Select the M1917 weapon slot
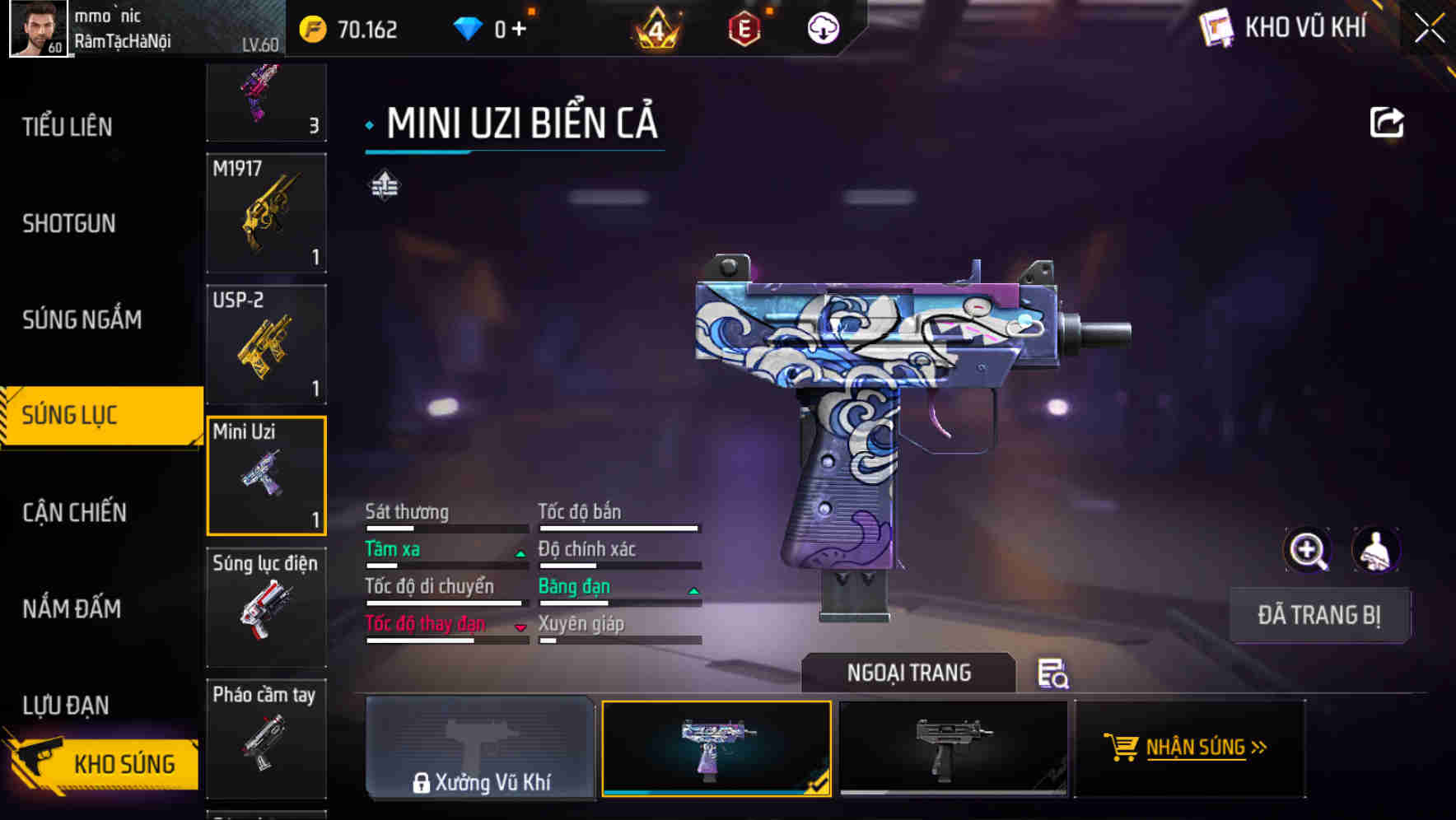1456x820 pixels. [x=266, y=213]
